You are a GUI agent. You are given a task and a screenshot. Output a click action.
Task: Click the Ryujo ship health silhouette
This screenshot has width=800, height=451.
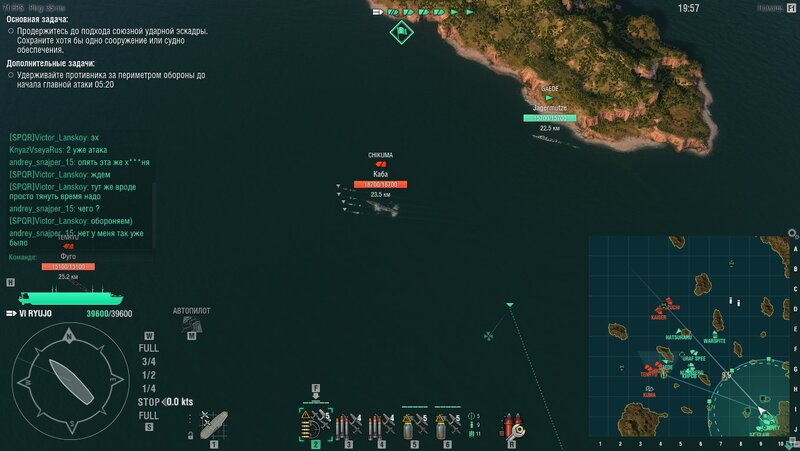click(x=71, y=298)
